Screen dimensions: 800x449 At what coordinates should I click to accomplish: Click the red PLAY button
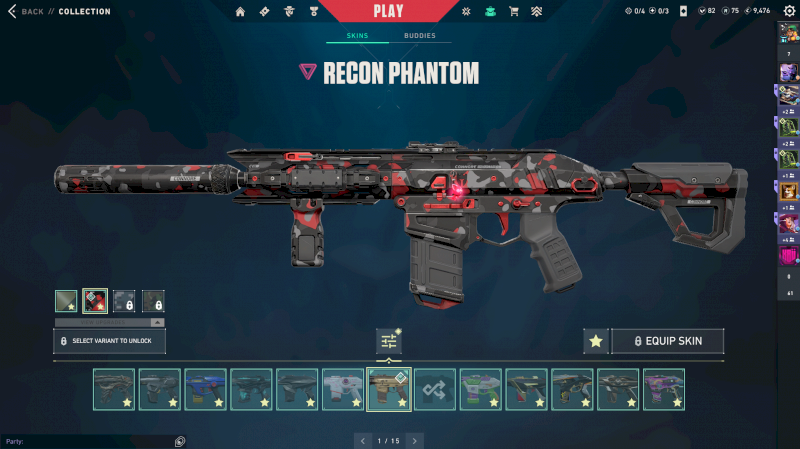pos(388,11)
